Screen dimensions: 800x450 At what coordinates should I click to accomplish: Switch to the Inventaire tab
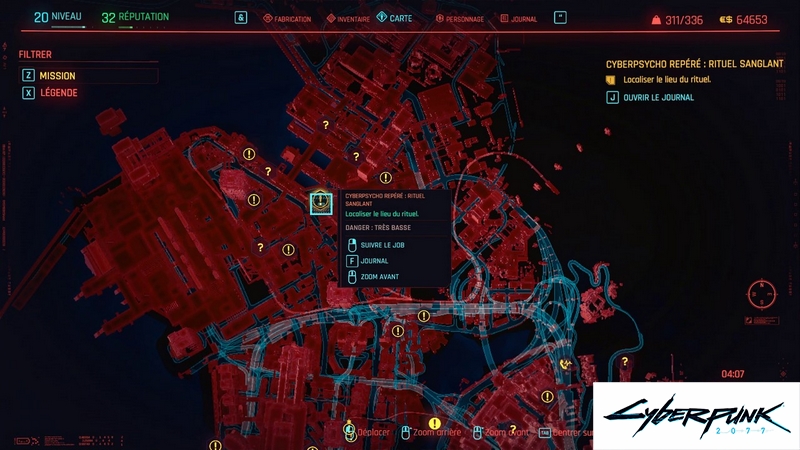(349, 18)
